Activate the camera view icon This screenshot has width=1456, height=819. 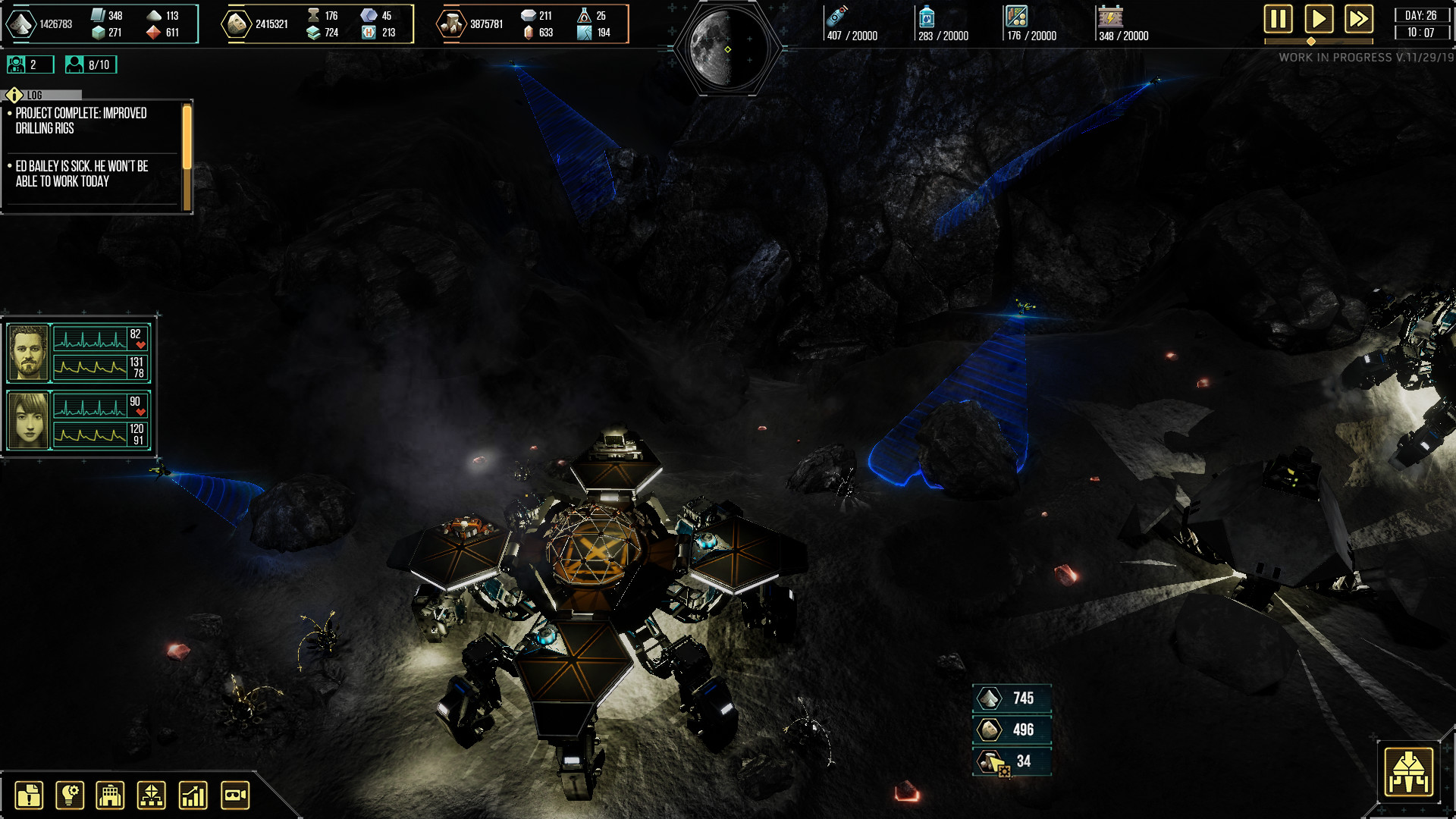coord(234,795)
